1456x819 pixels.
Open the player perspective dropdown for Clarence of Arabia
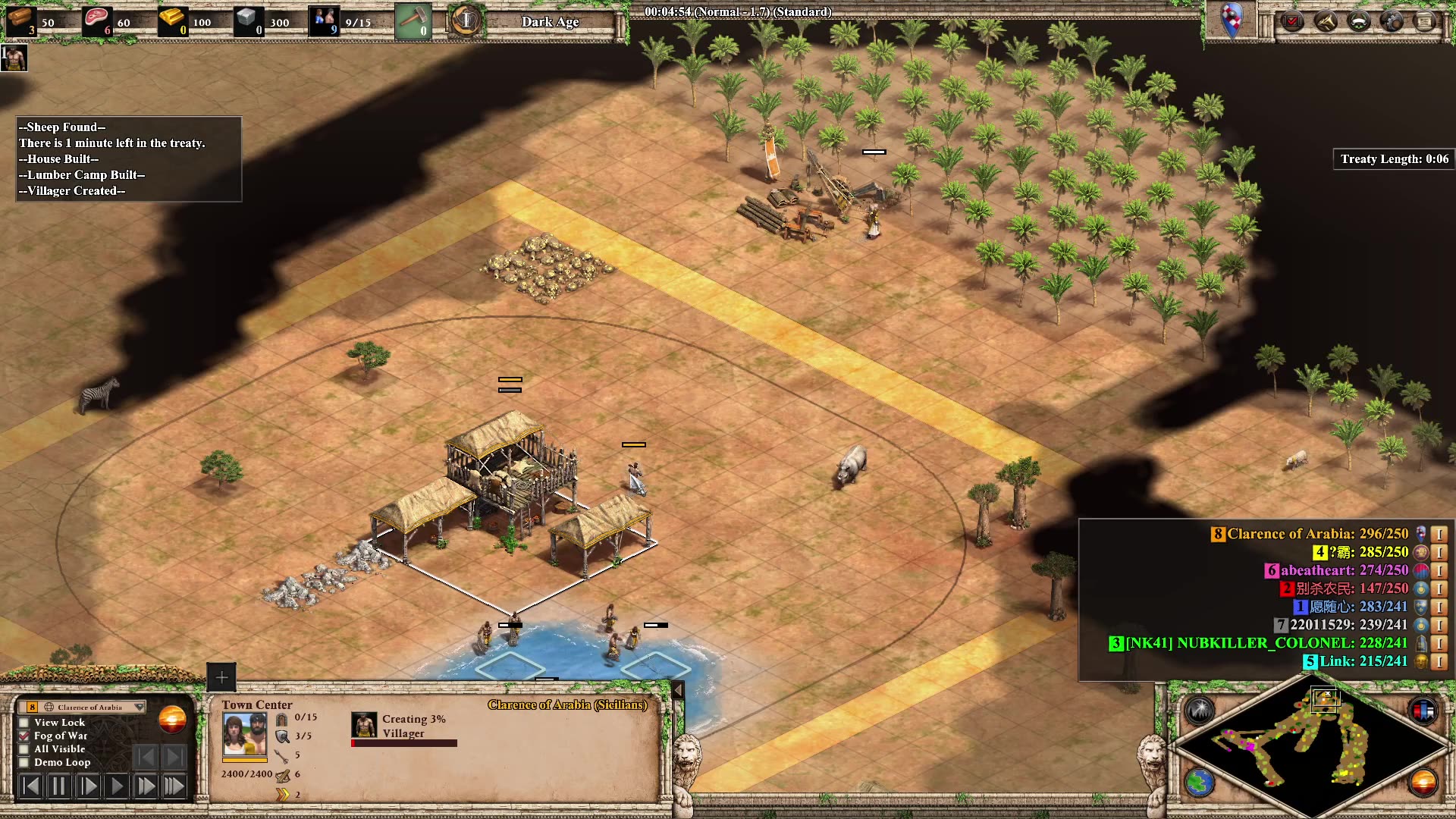click(x=139, y=707)
